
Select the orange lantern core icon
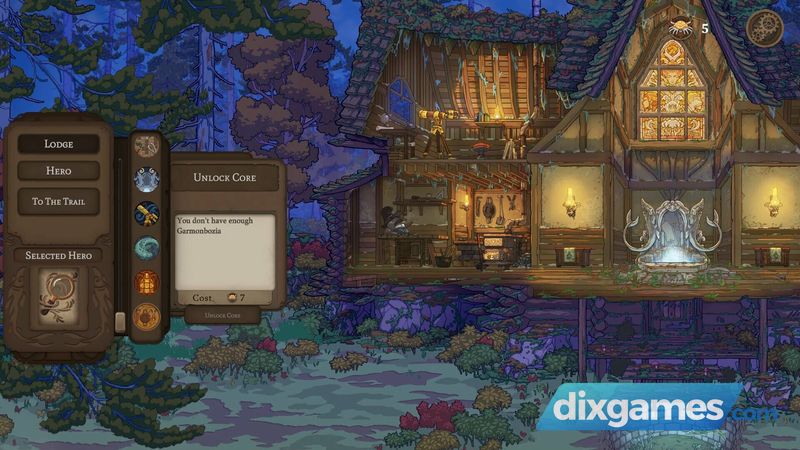click(147, 282)
